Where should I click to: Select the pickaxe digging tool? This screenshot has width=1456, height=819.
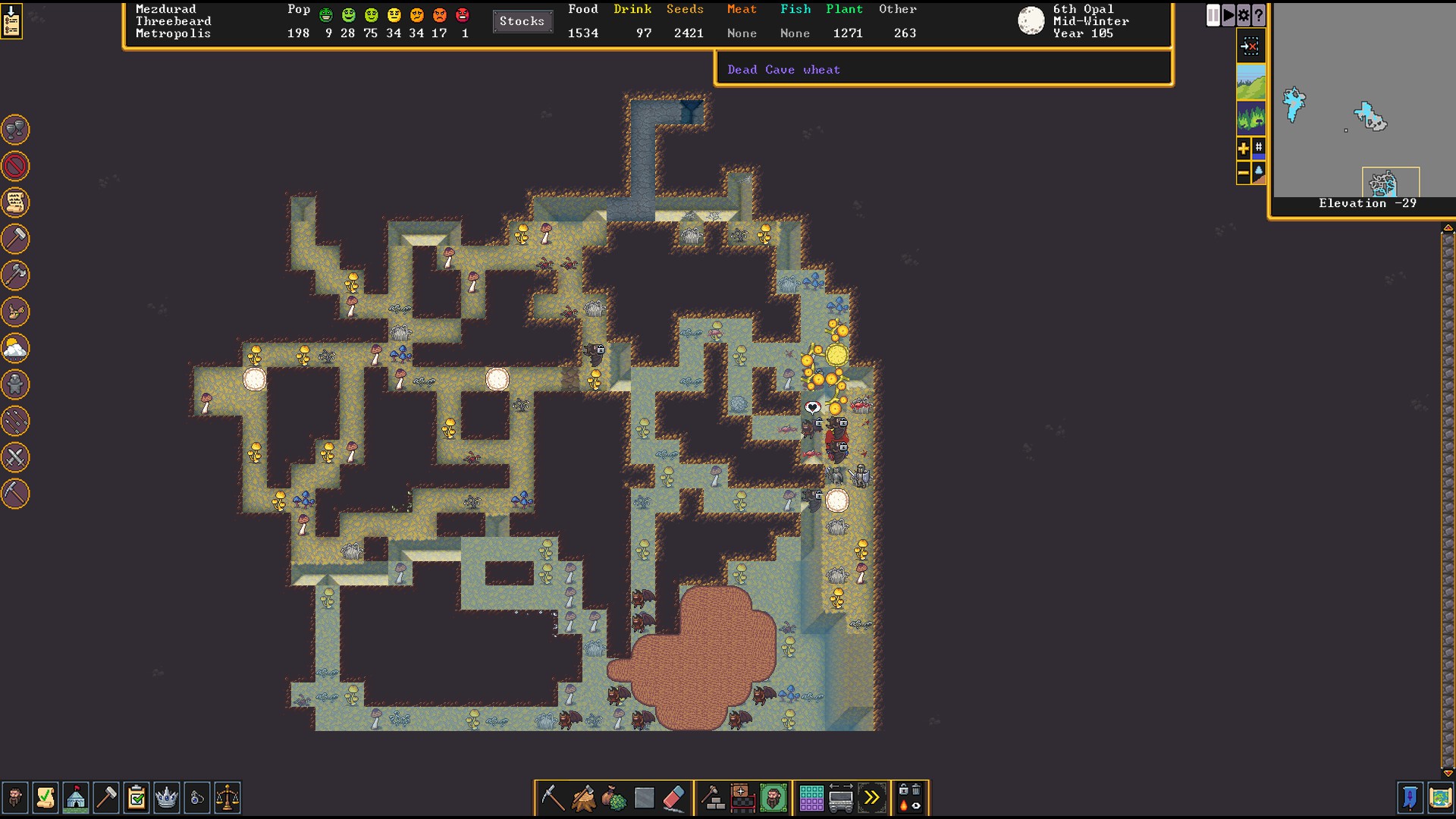553,798
